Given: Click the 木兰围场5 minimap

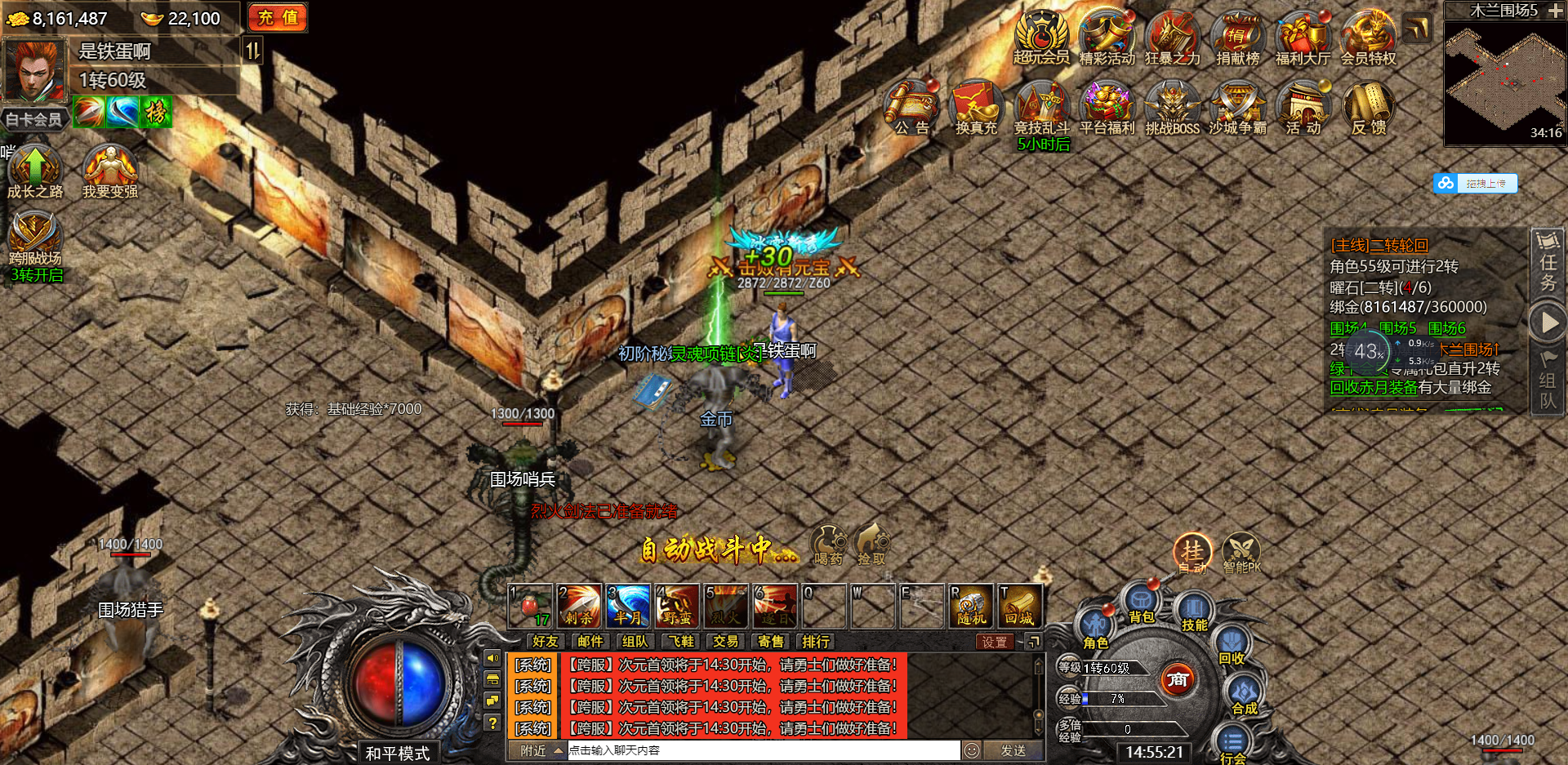Looking at the screenshot, I should point(1504,80).
